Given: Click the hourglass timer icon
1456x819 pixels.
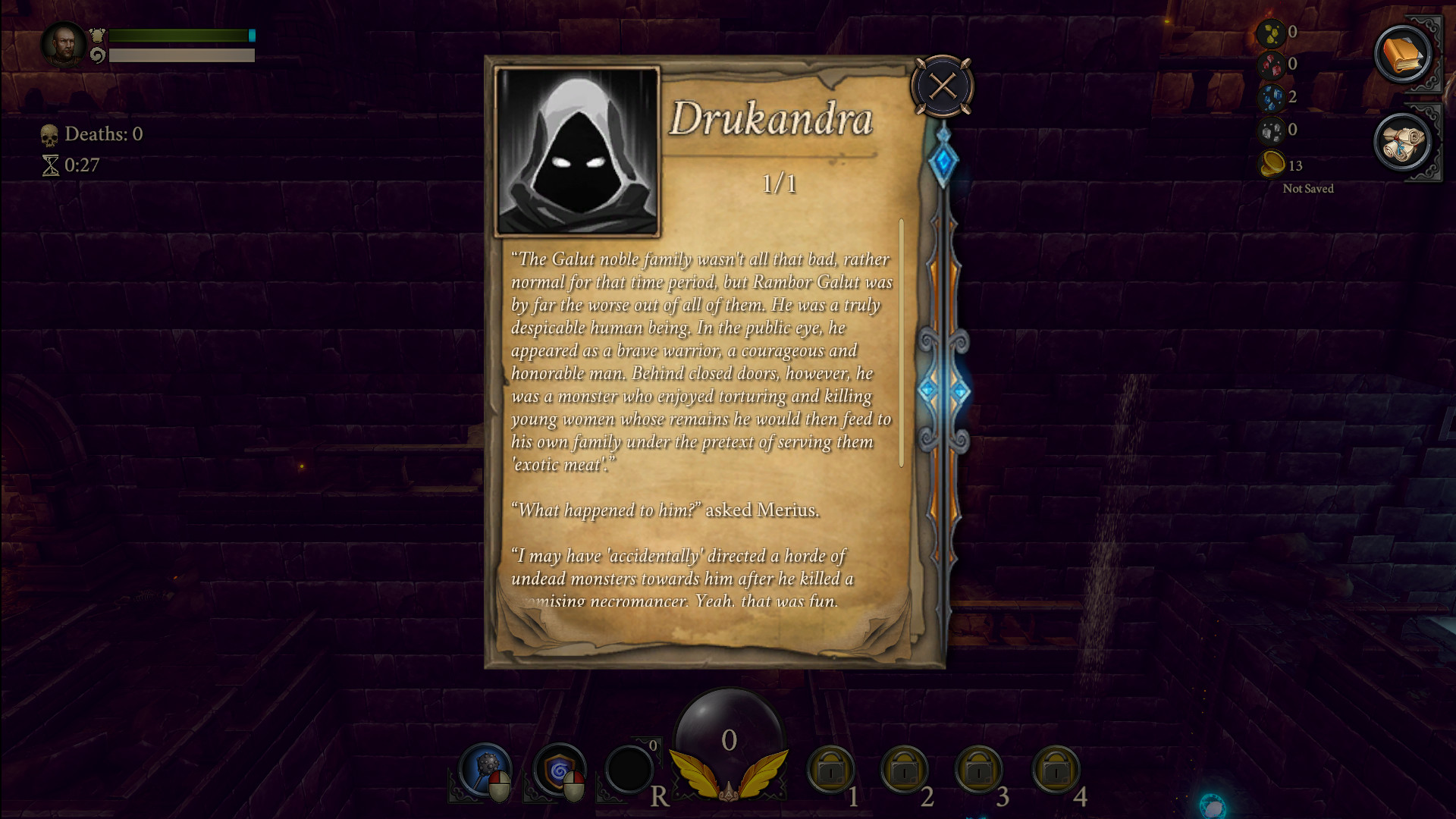Looking at the screenshot, I should pyautogui.click(x=51, y=165).
